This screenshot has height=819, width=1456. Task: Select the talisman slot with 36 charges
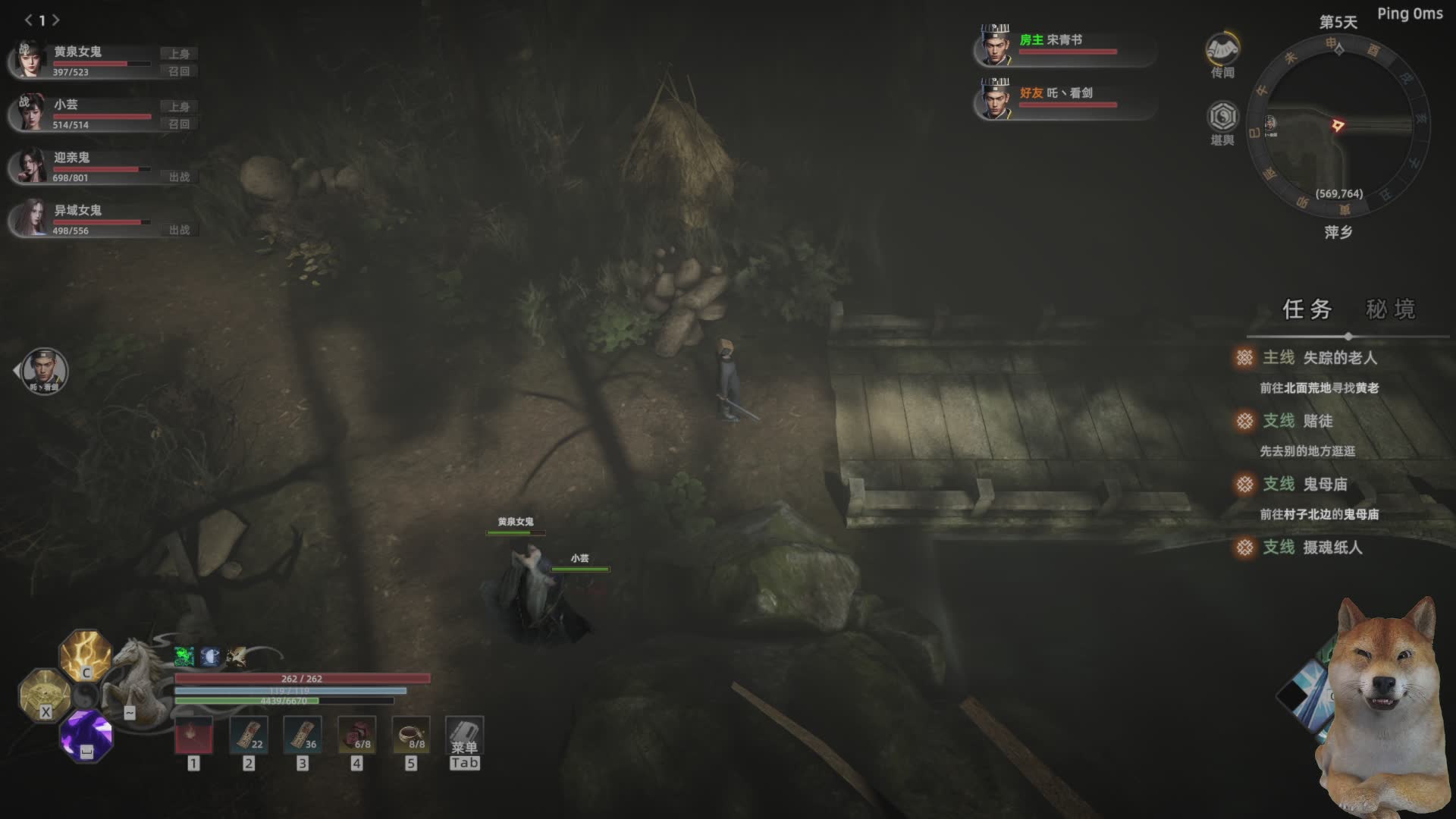[x=302, y=736]
